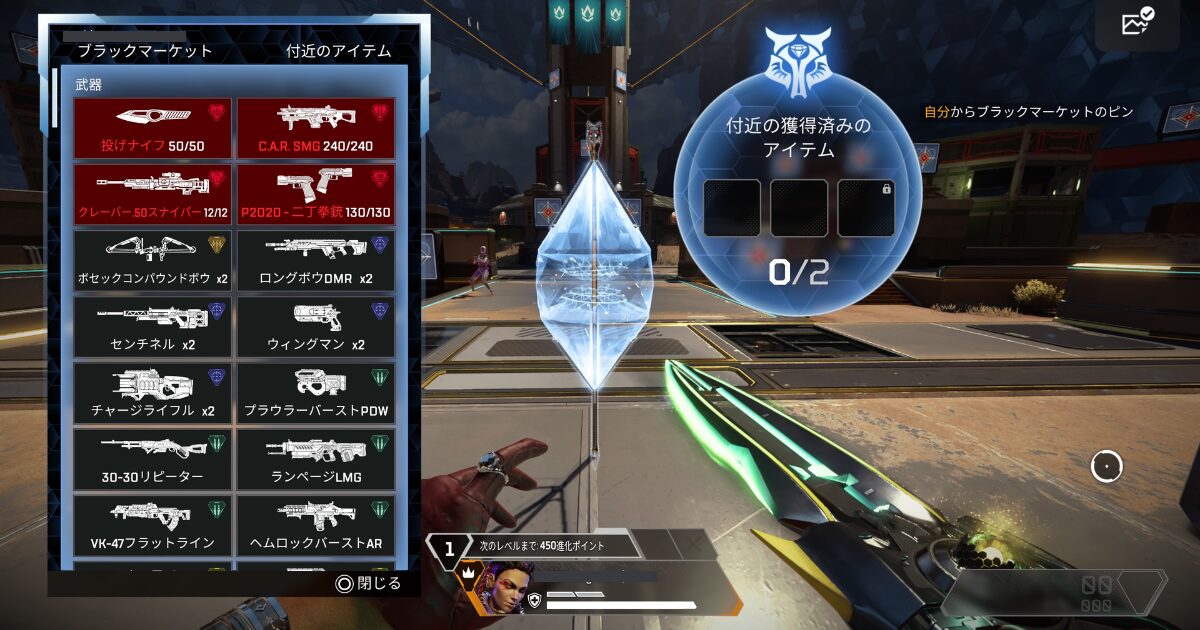Choose the クレーバー.50スナイパー slot
The image size is (1200, 630).
pos(152,194)
